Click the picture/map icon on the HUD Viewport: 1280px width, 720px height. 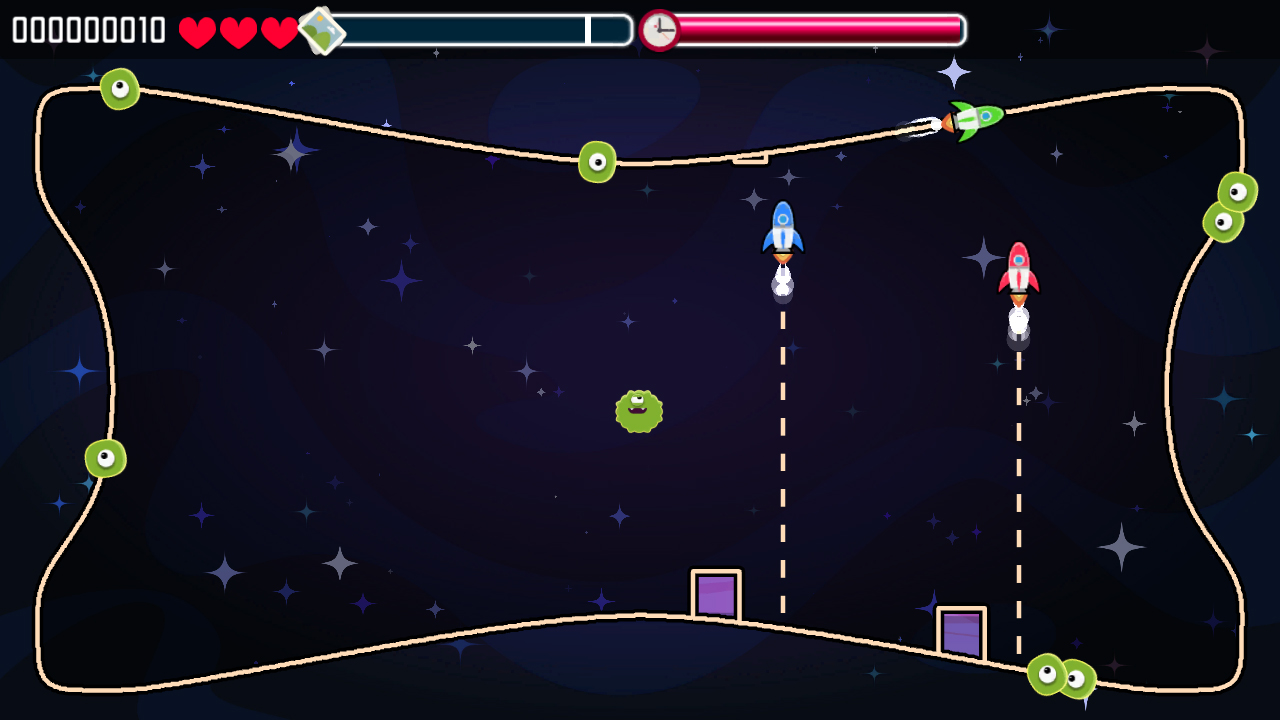(323, 31)
